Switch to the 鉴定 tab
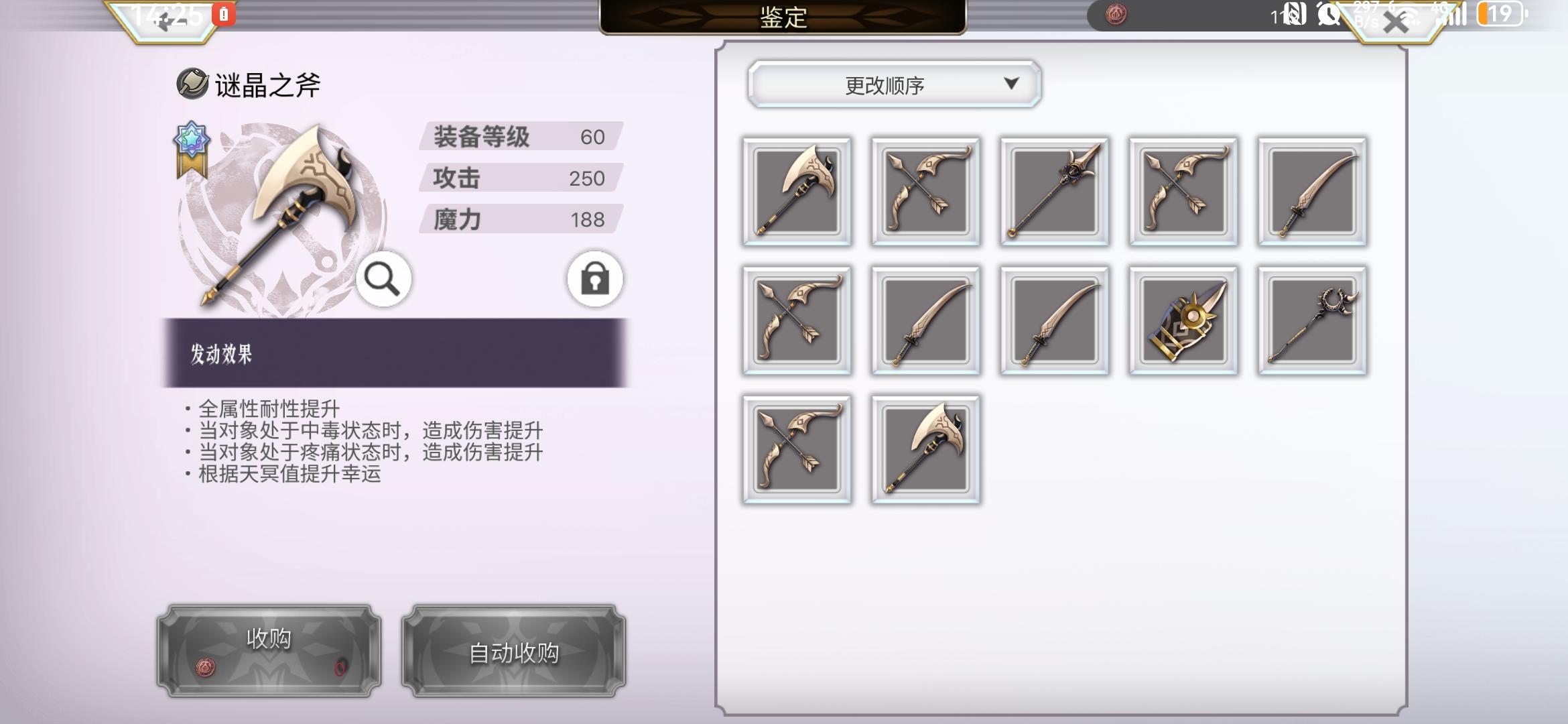The image size is (1568, 724). 783,18
